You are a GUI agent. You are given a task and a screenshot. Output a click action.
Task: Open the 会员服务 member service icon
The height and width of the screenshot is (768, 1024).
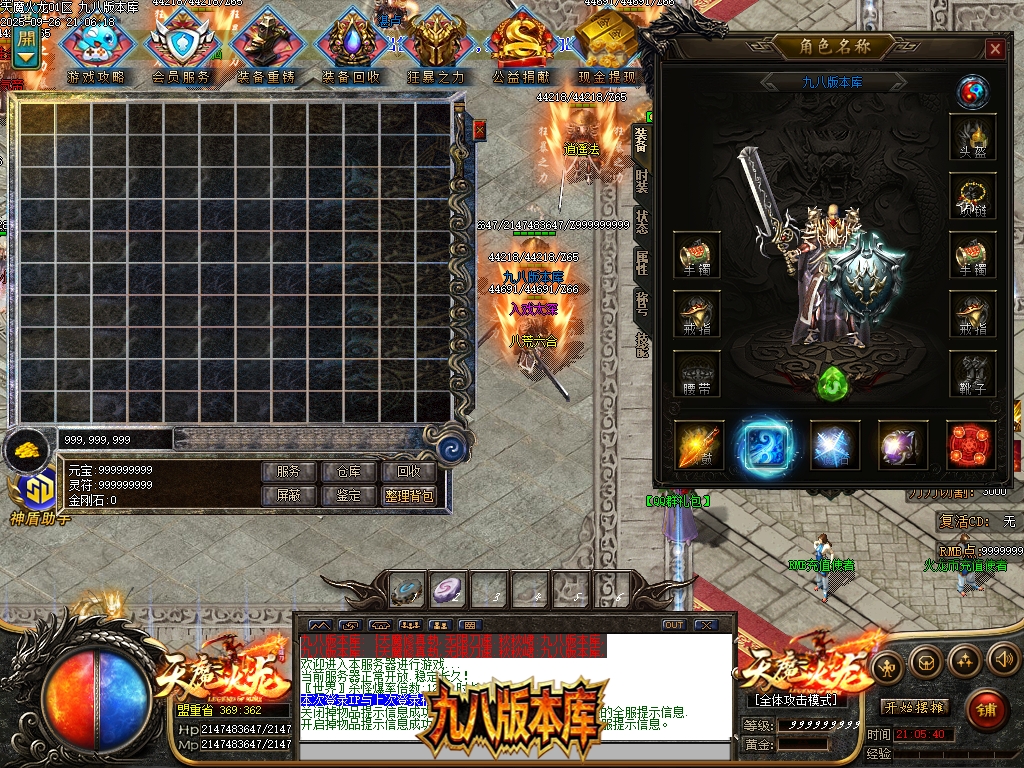pyautogui.click(x=181, y=47)
